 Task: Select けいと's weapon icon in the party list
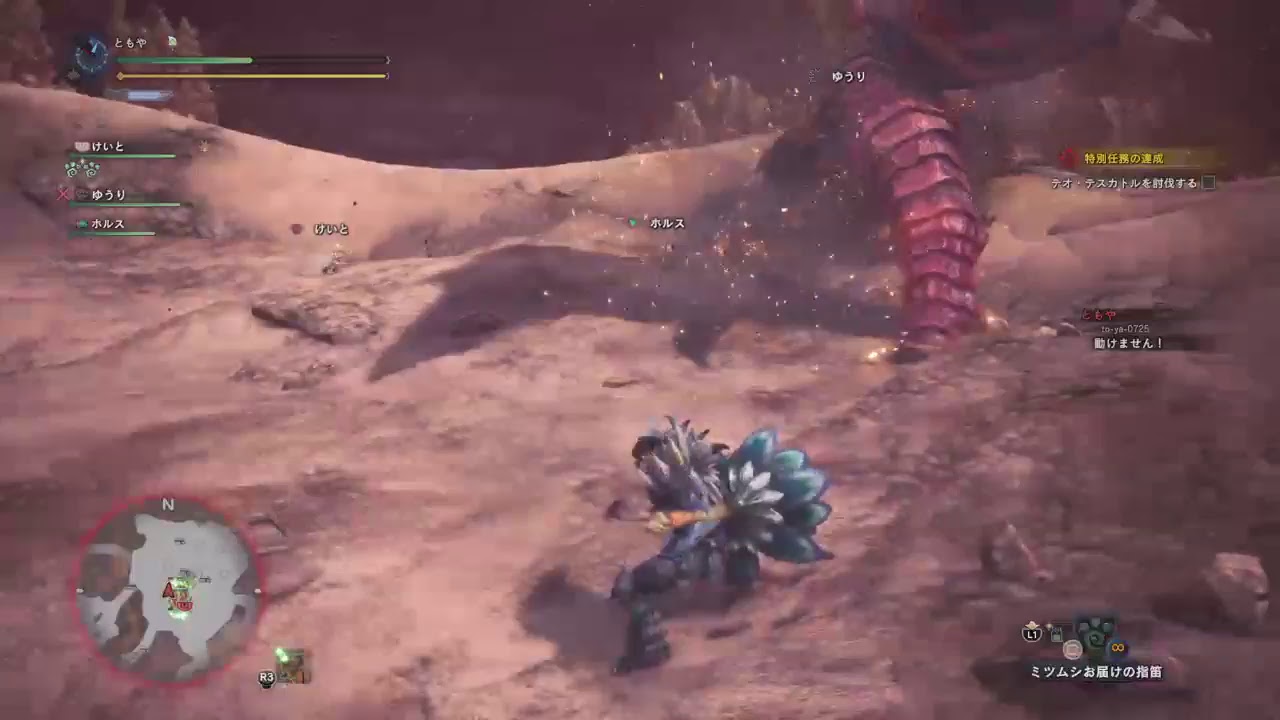tap(81, 148)
